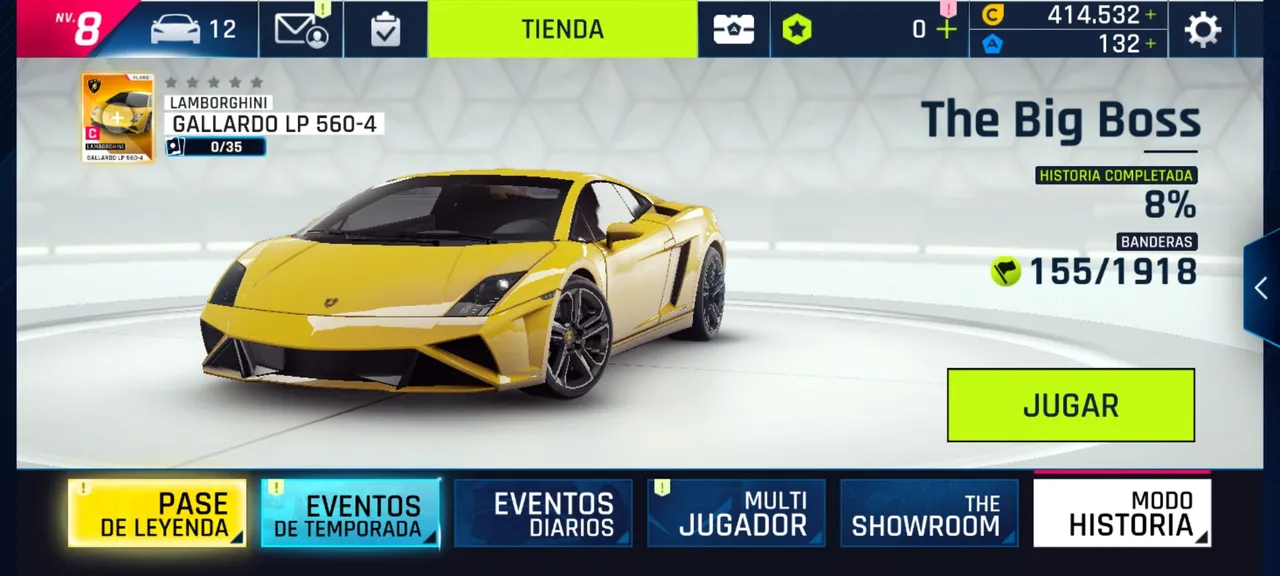Open Pase de Leyenda
1280x576 pixels.
(x=157, y=513)
